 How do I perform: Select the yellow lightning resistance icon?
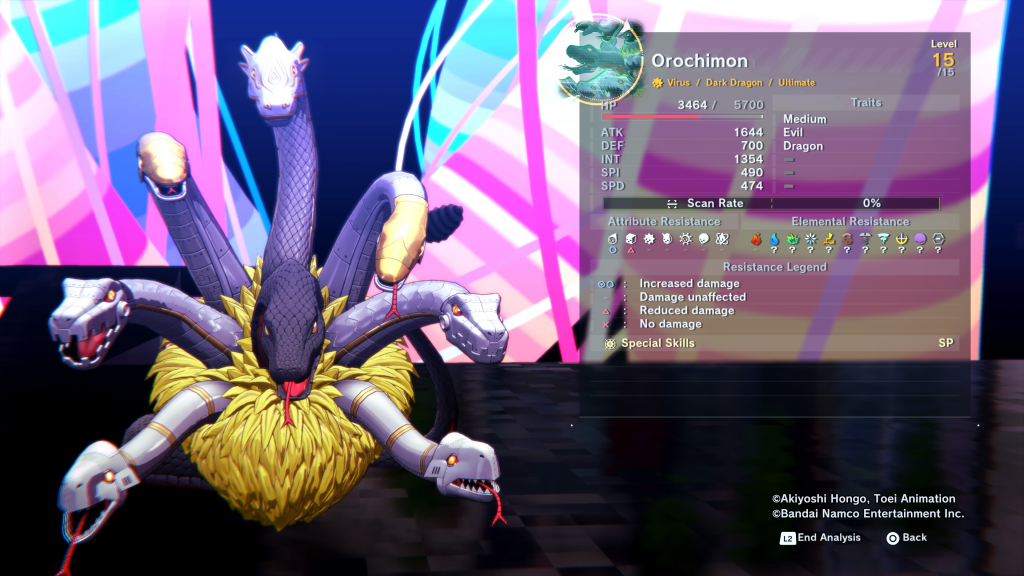pyautogui.click(x=828, y=239)
